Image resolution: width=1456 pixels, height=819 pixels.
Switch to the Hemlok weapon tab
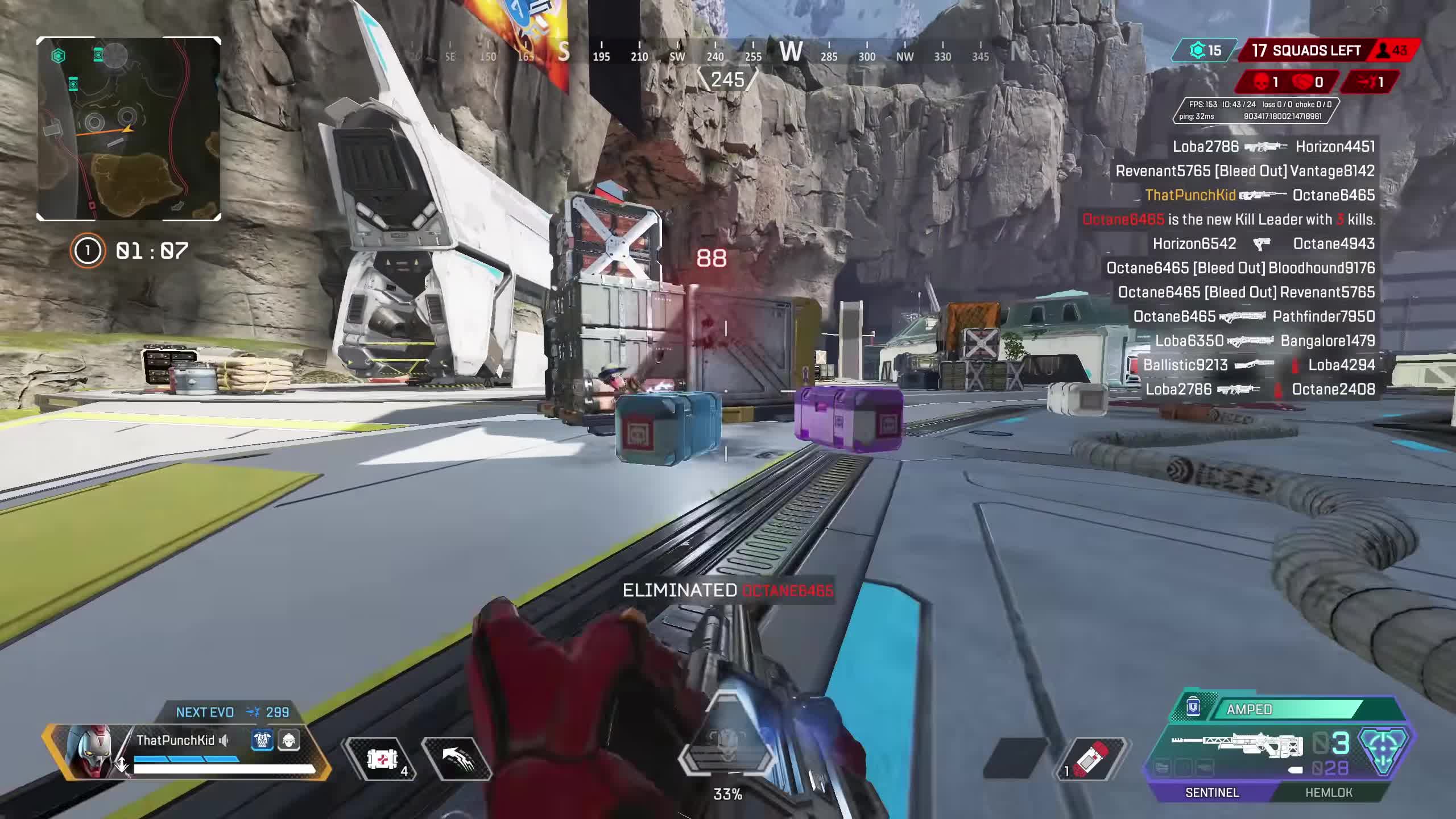tap(1328, 792)
